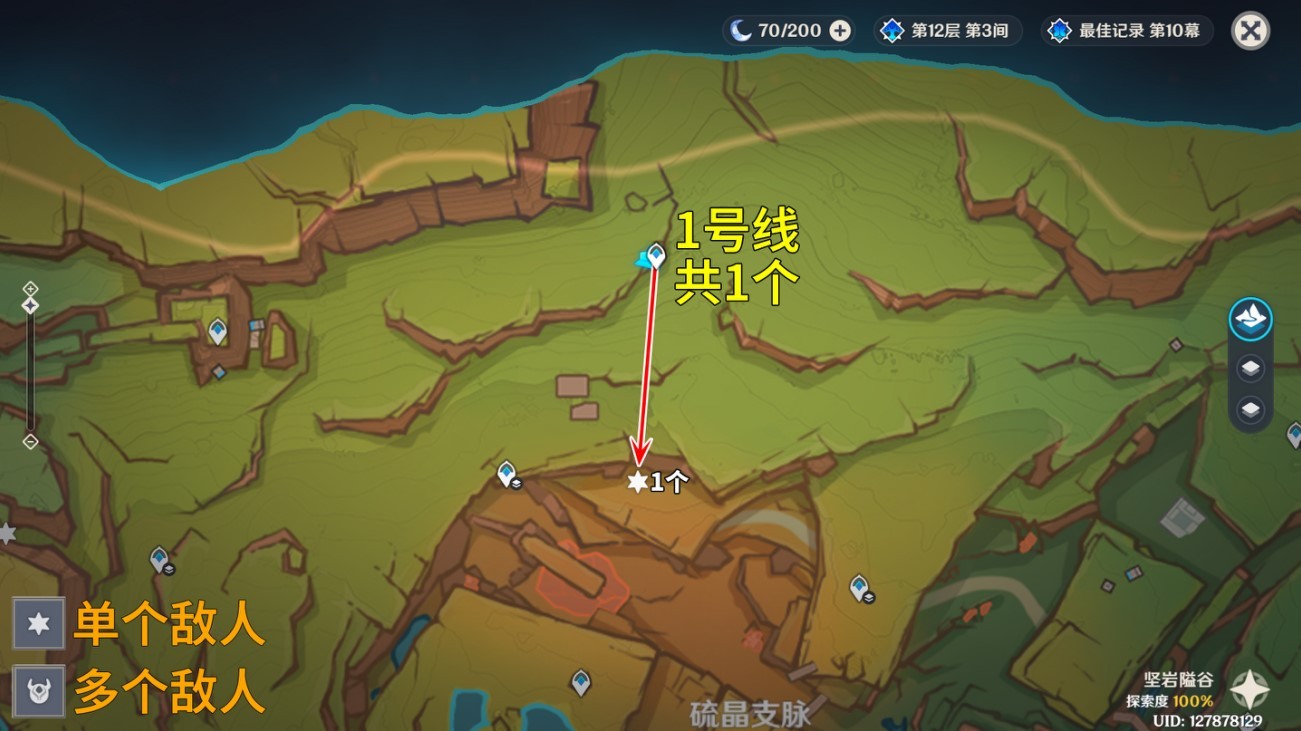Click the star enemy marker labeled 1个
Image resolution: width=1301 pixels, height=731 pixels.
click(637, 482)
